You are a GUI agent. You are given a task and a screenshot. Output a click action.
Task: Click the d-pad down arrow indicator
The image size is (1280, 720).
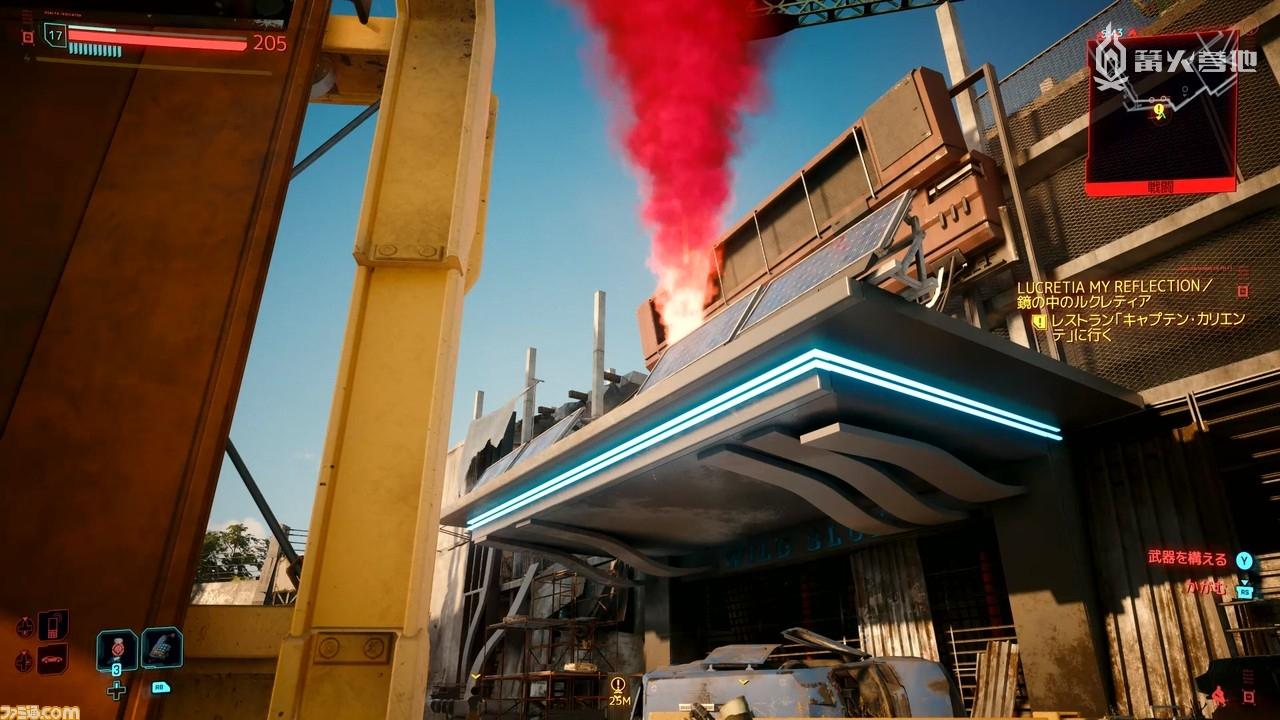point(23,659)
